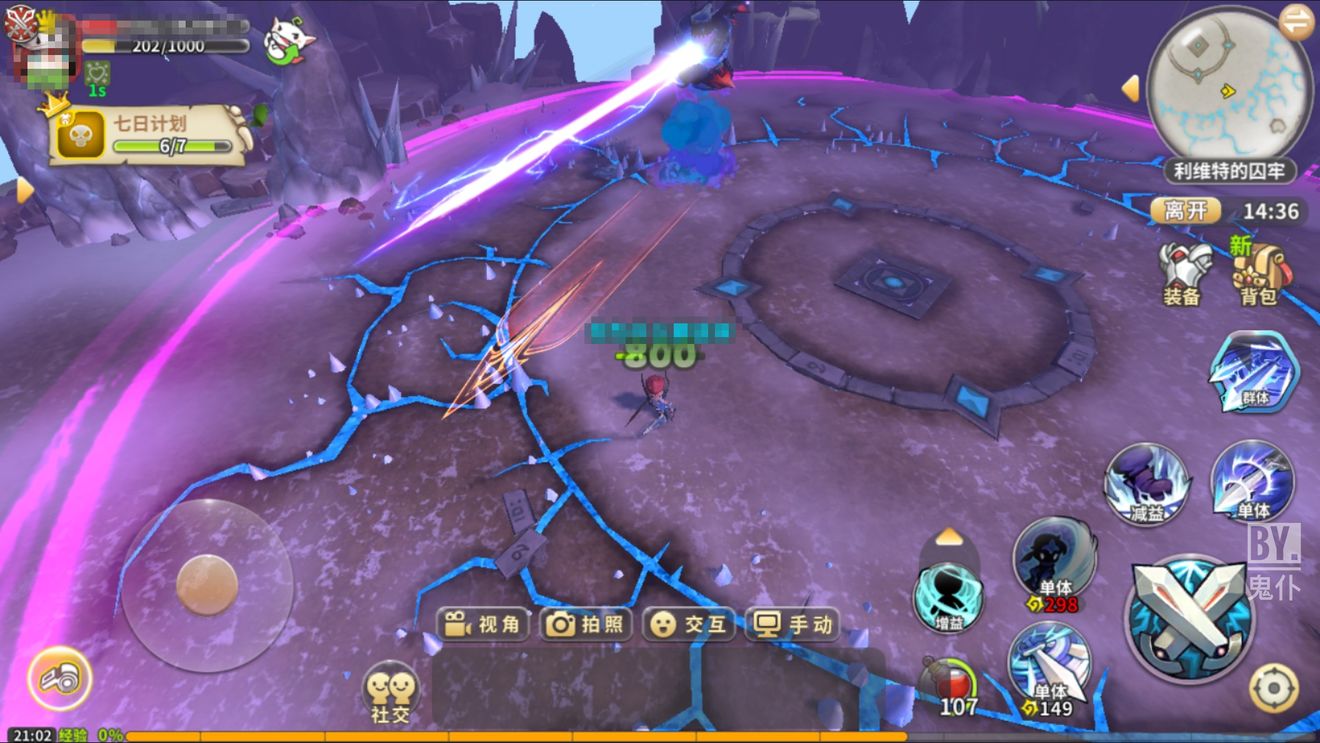Click the gear settings button
Viewport: 1320px width, 743px height.
1274,688
